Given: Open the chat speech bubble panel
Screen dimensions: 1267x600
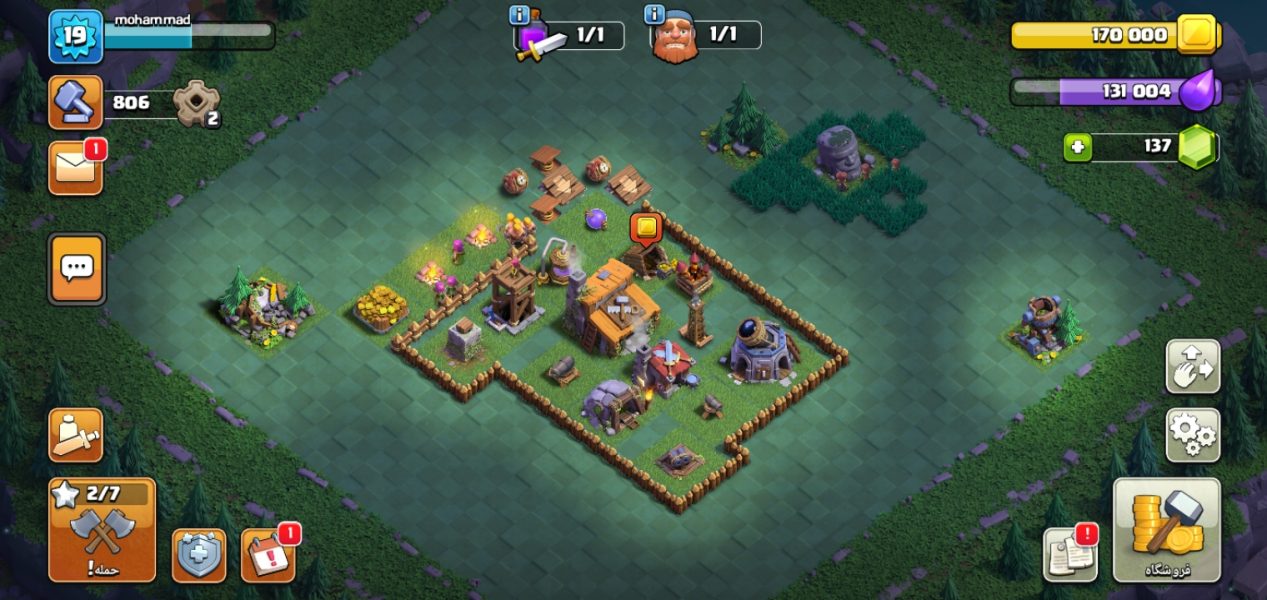Looking at the screenshot, I should click(76, 268).
